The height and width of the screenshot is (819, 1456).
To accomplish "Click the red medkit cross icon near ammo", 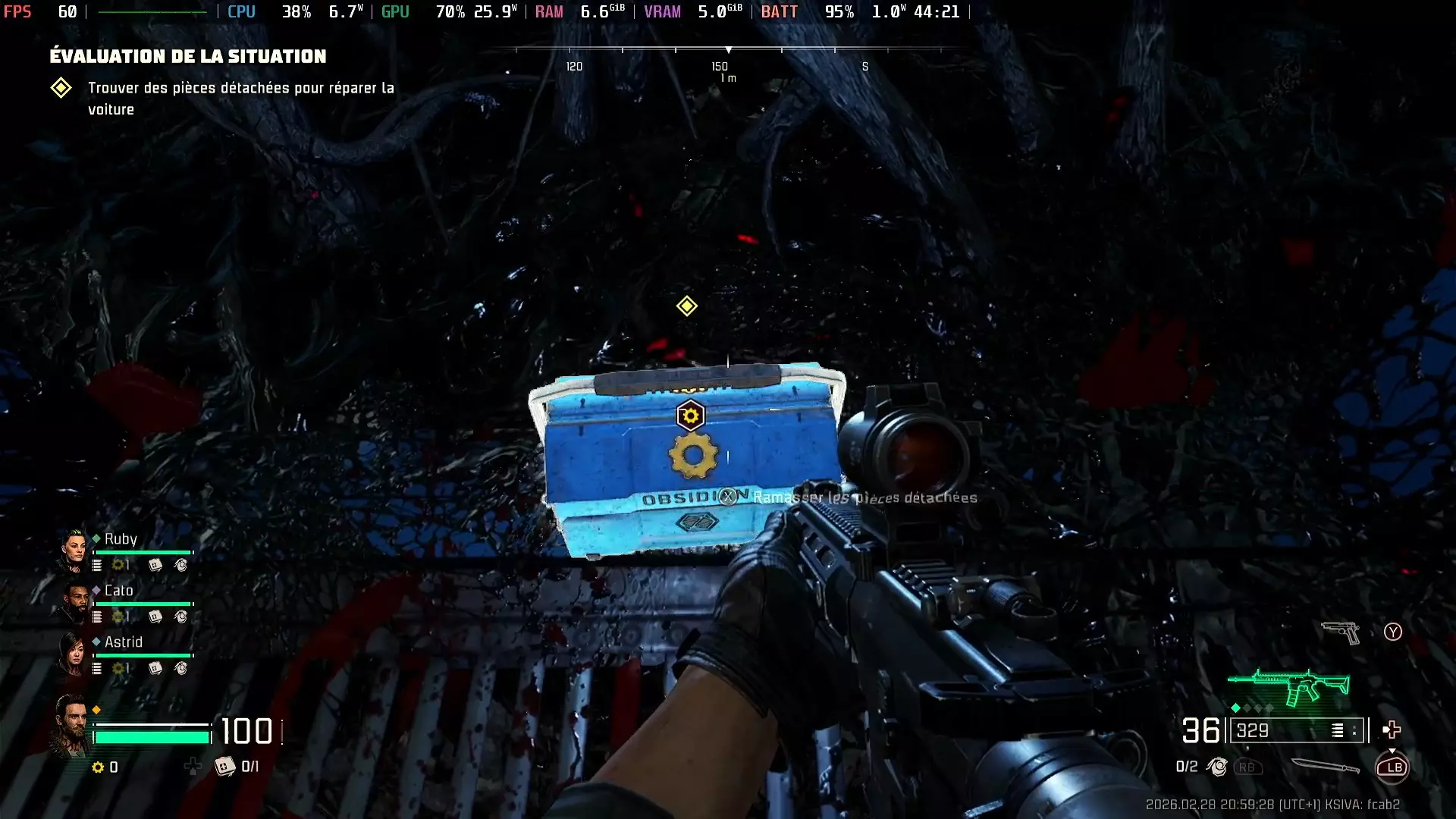I will coord(1392,730).
